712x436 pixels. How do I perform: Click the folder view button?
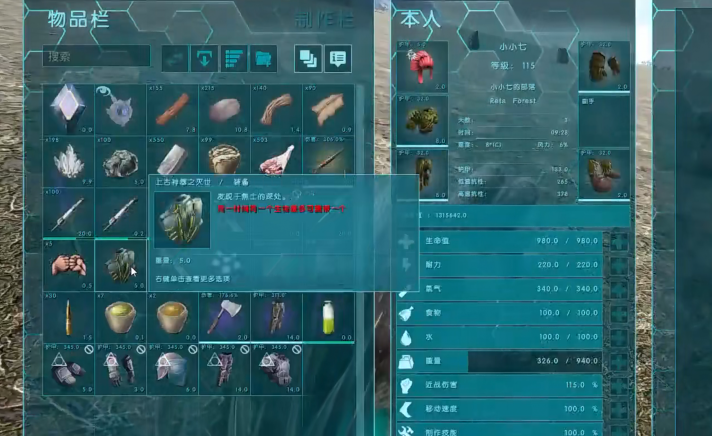(264, 58)
